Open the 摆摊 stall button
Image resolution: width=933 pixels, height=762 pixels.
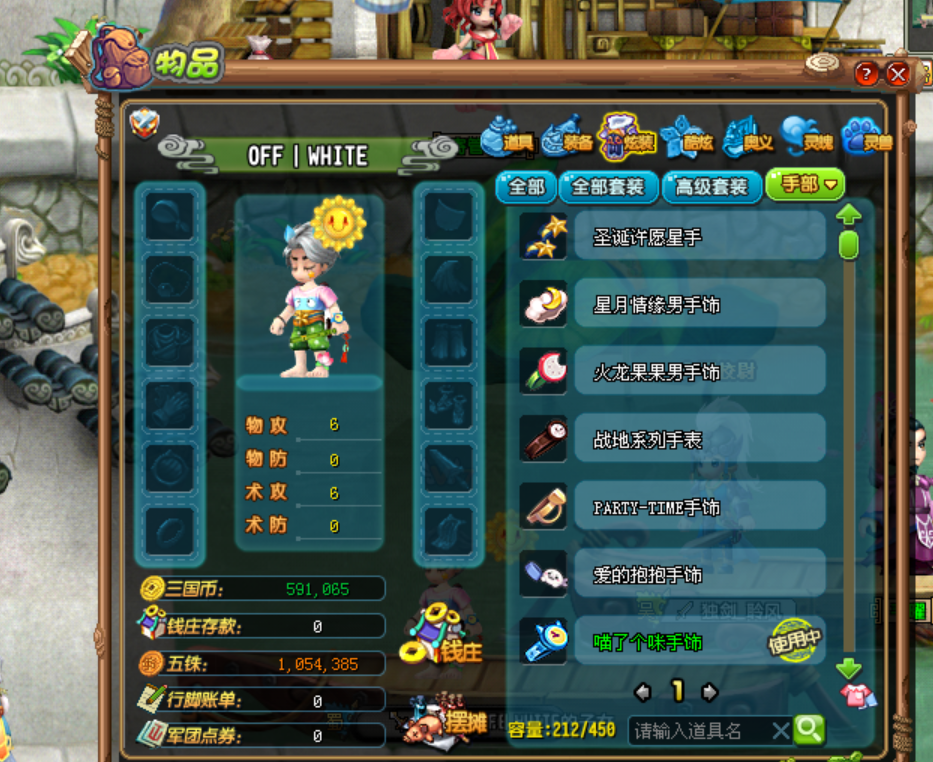coord(445,722)
